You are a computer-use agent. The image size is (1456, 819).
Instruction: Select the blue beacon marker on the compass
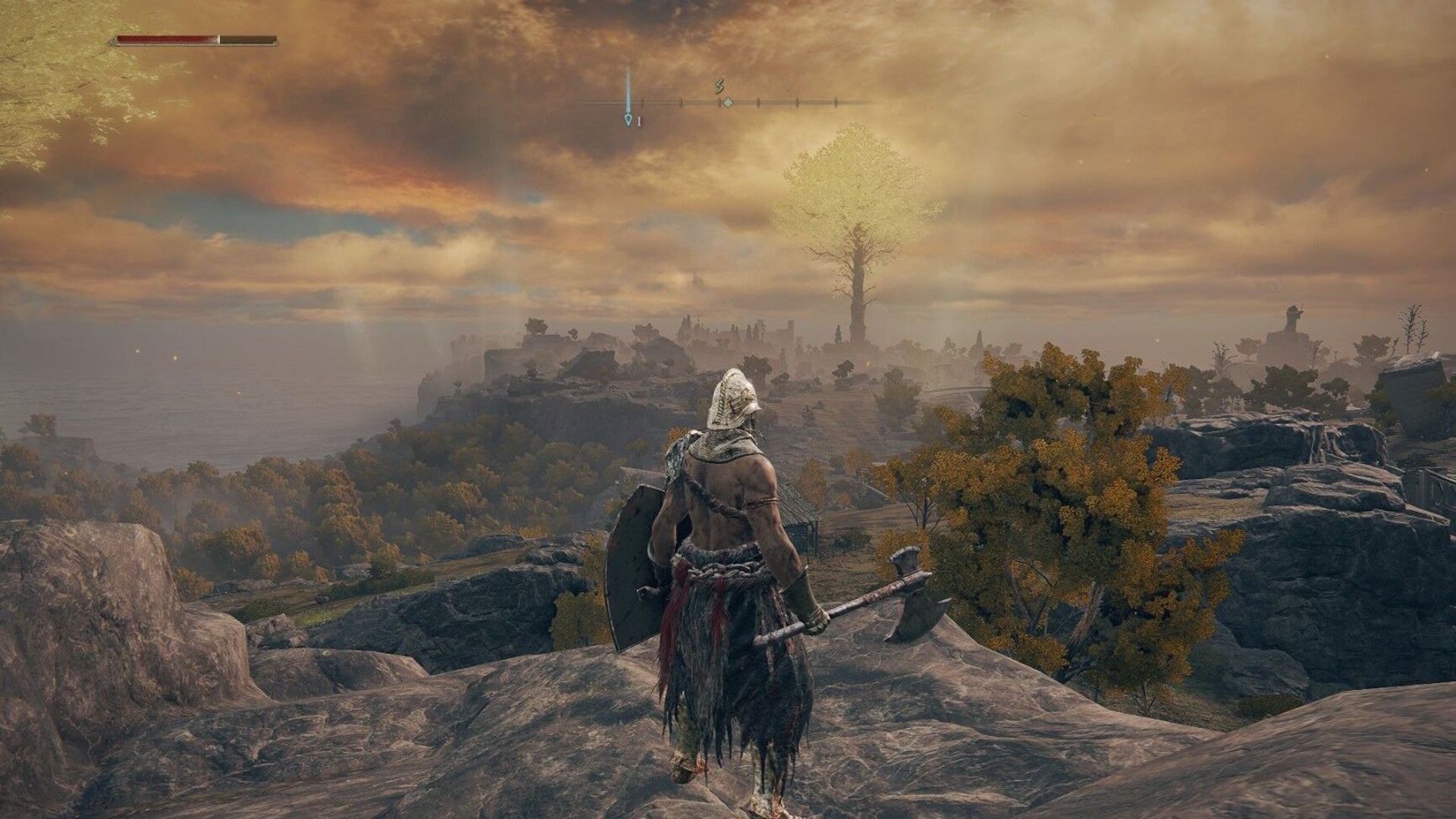(x=628, y=119)
